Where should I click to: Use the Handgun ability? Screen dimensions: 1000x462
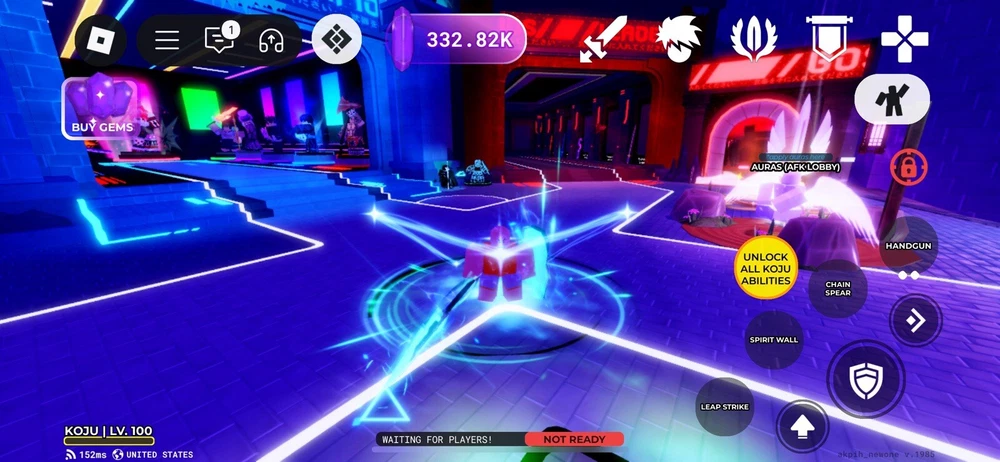point(908,246)
